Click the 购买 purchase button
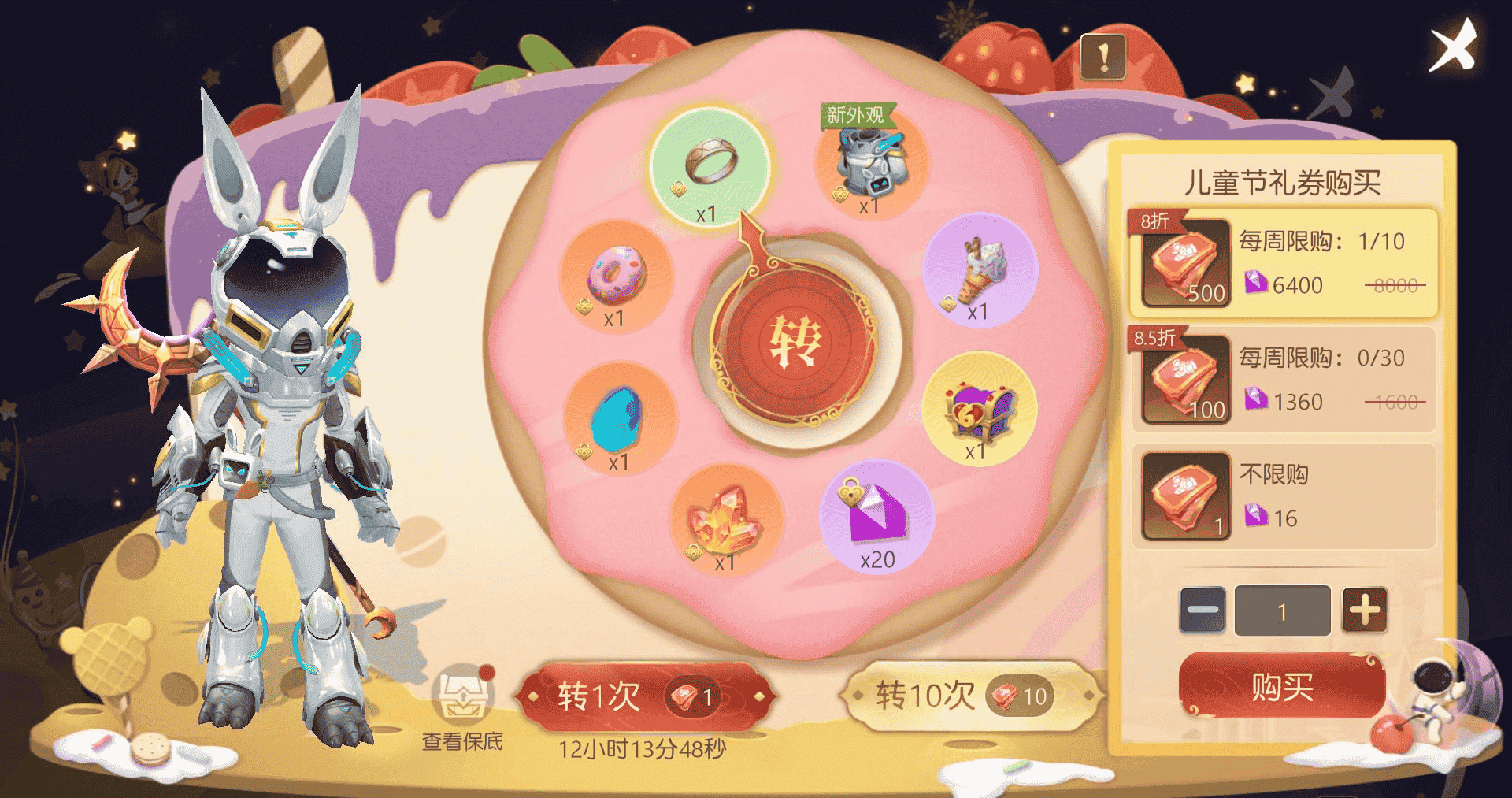This screenshot has height=798, width=1512. click(1282, 685)
